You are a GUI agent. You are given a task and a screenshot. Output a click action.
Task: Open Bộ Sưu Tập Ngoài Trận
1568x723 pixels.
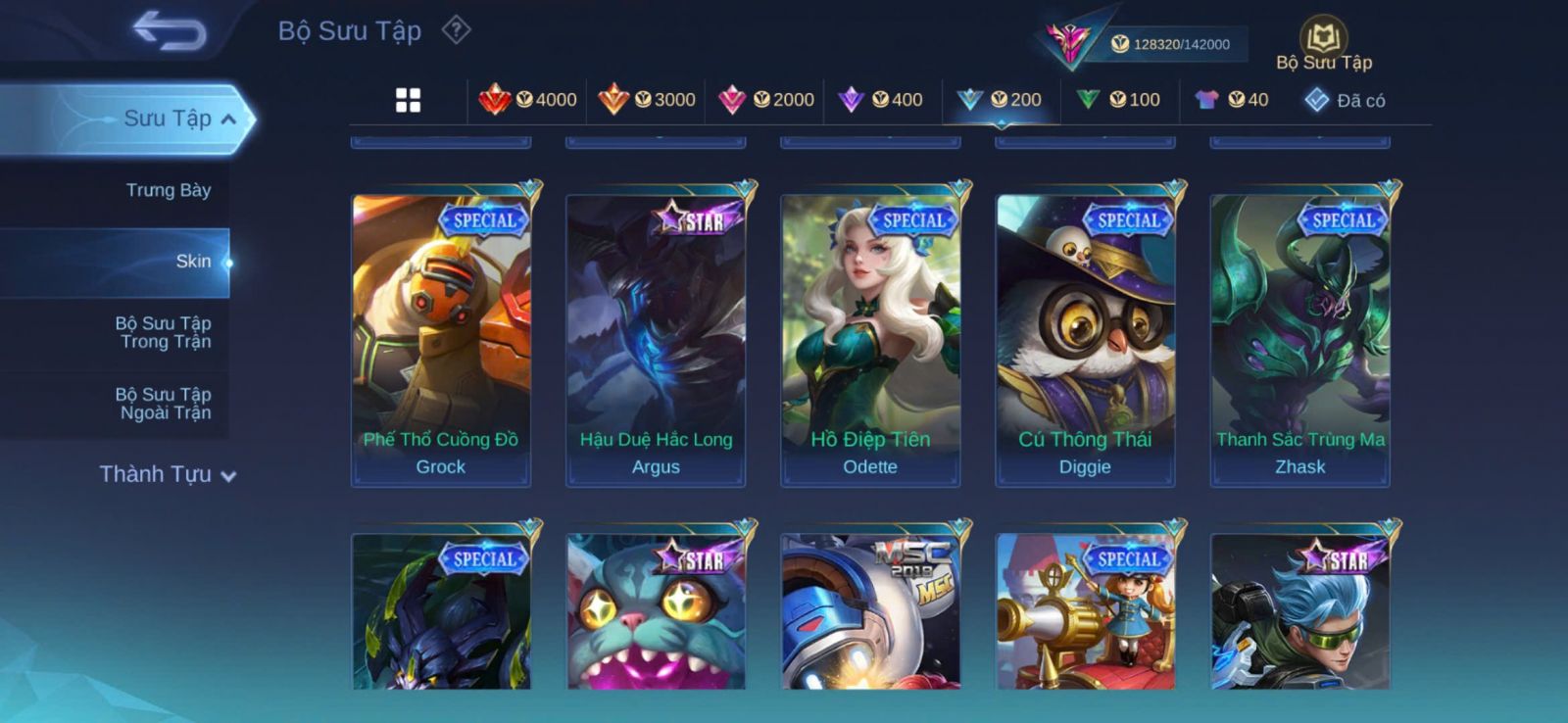tap(164, 404)
